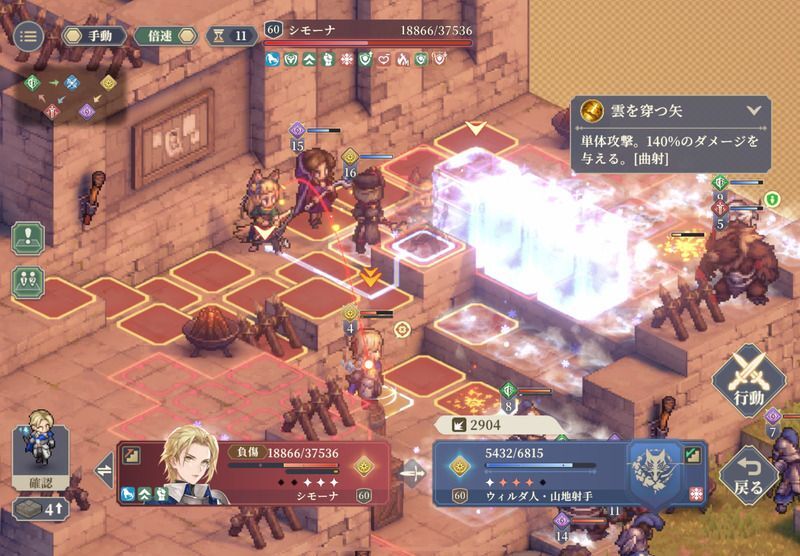Click the green info icon near the beast

(772, 199)
